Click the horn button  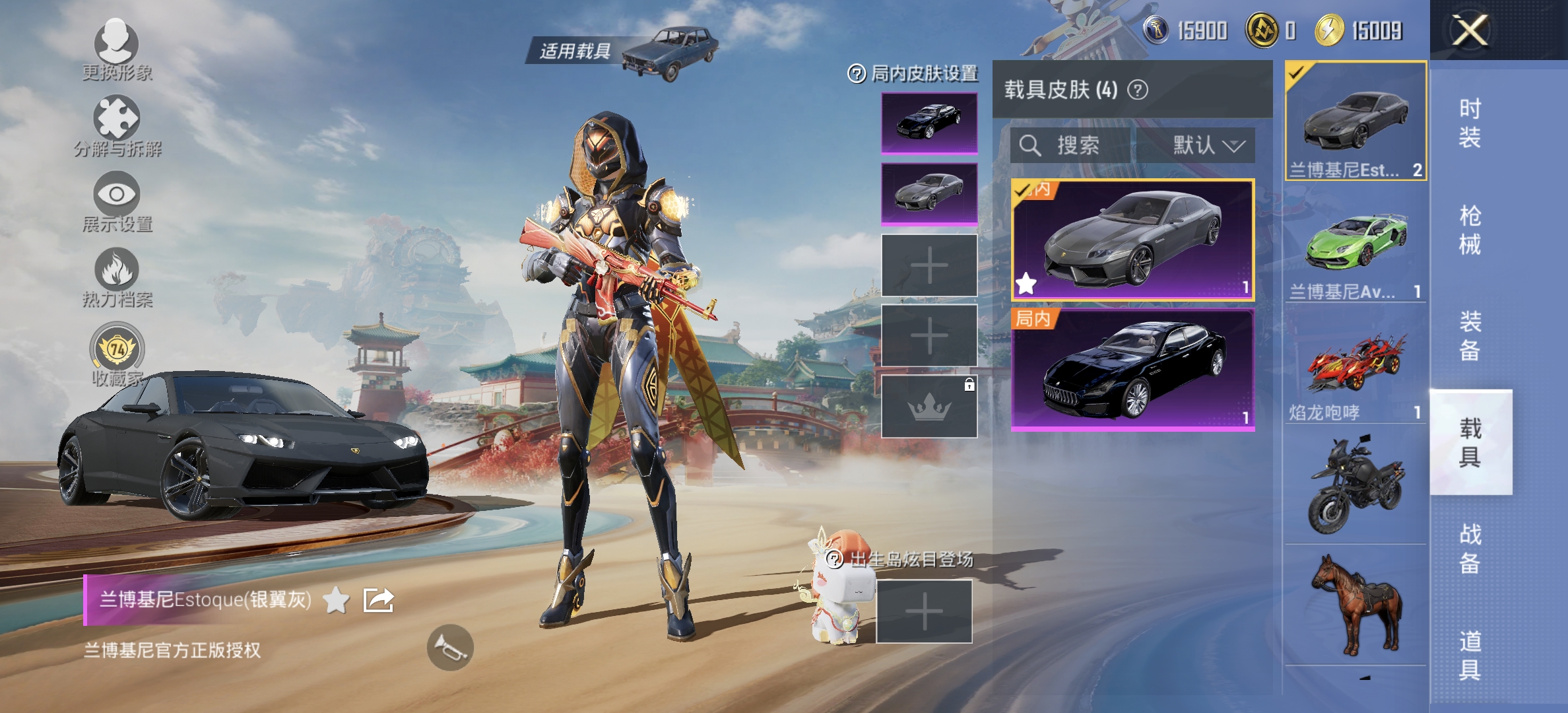(x=450, y=648)
